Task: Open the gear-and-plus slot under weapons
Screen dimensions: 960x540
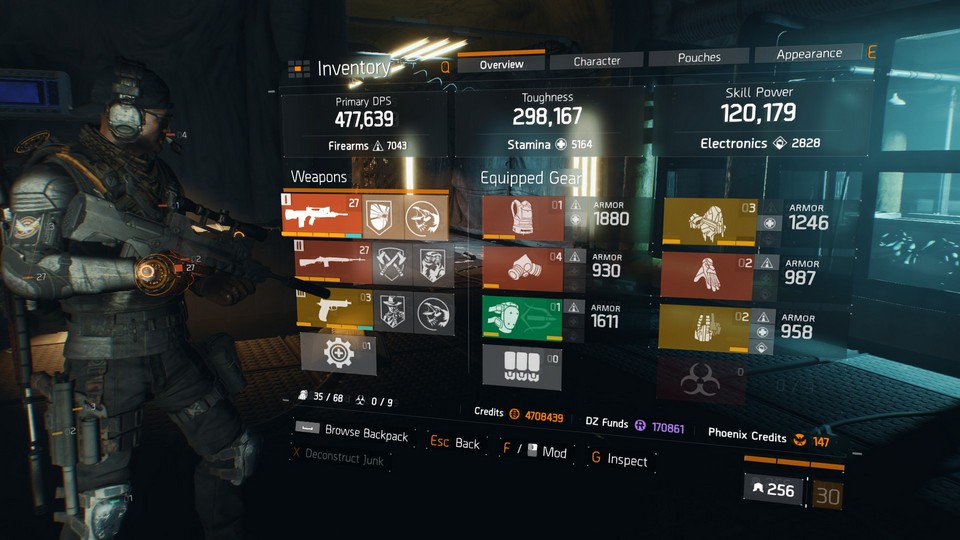Action: click(x=338, y=355)
